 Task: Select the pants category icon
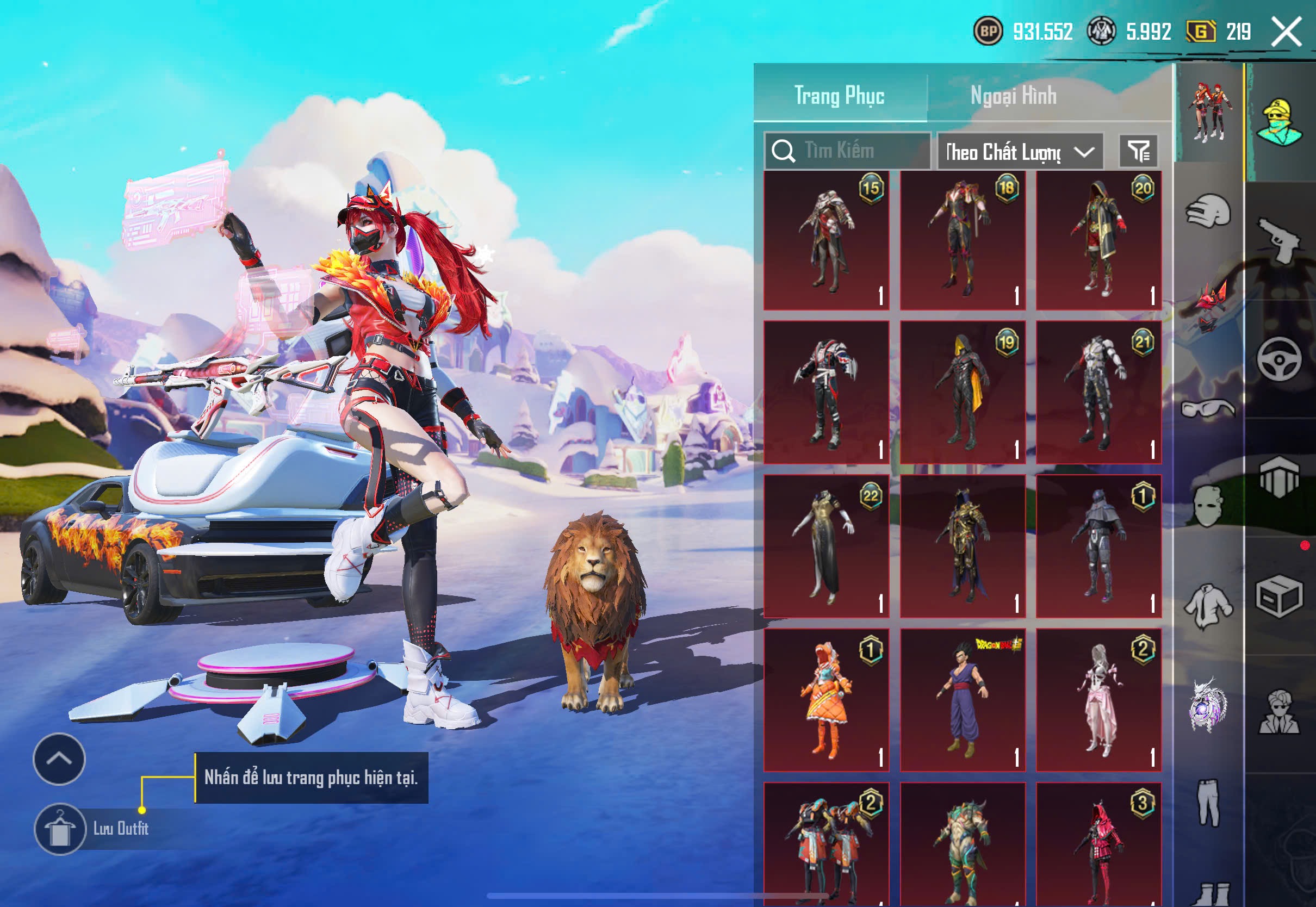point(1208,803)
